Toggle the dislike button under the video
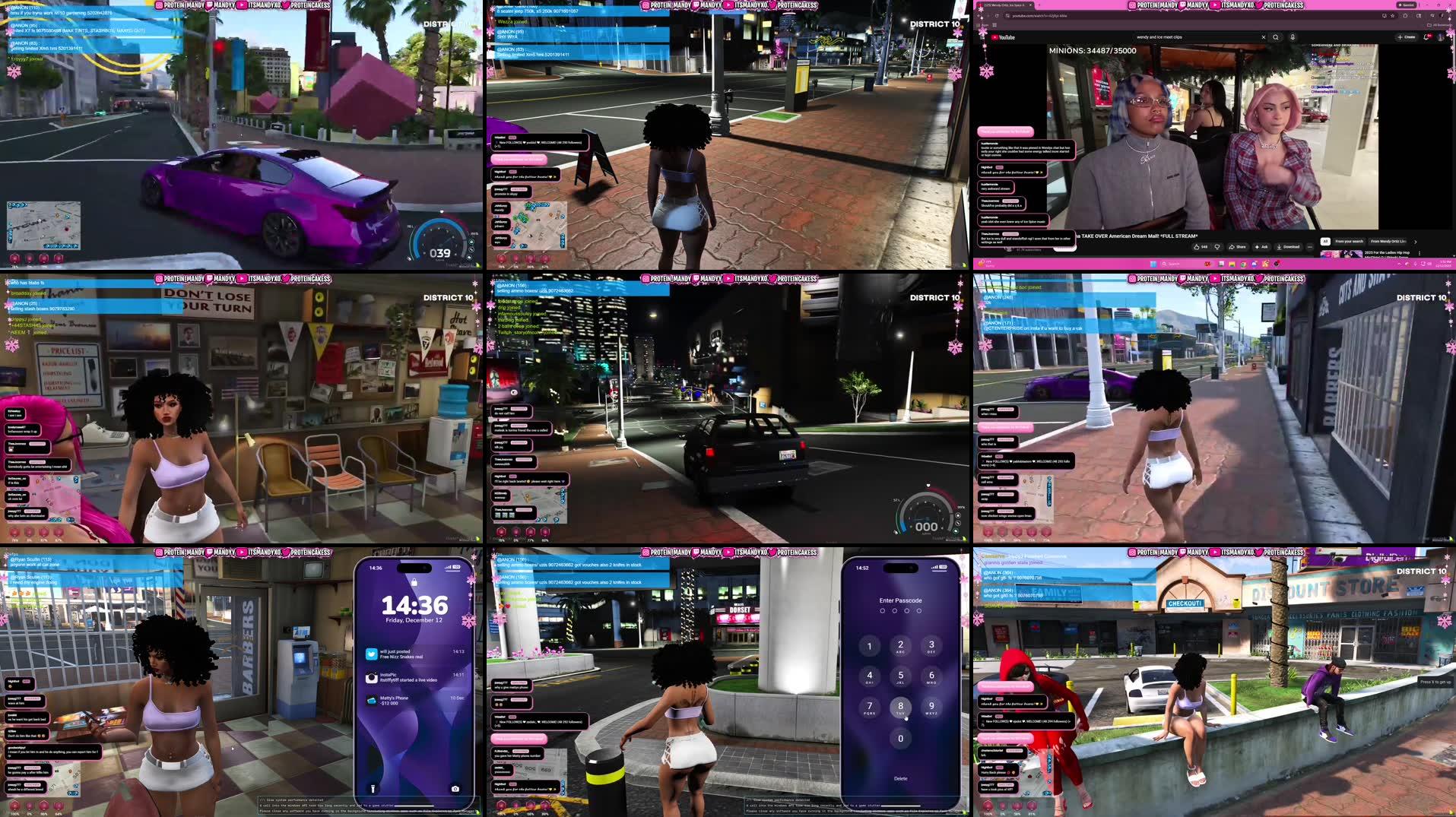This screenshot has height=817, width=1456. [x=1217, y=247]
